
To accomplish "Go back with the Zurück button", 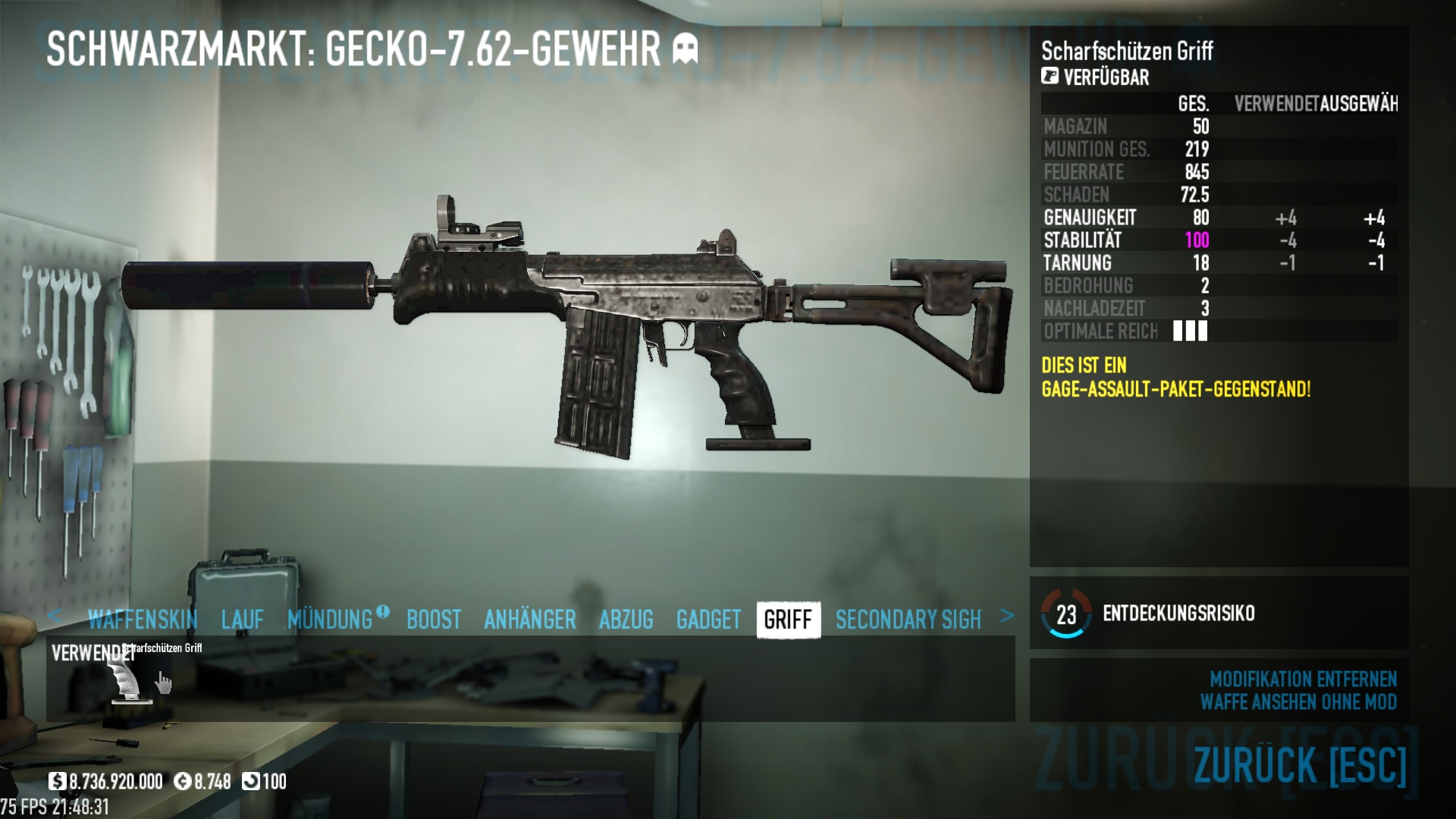I will pos(1300,764).
